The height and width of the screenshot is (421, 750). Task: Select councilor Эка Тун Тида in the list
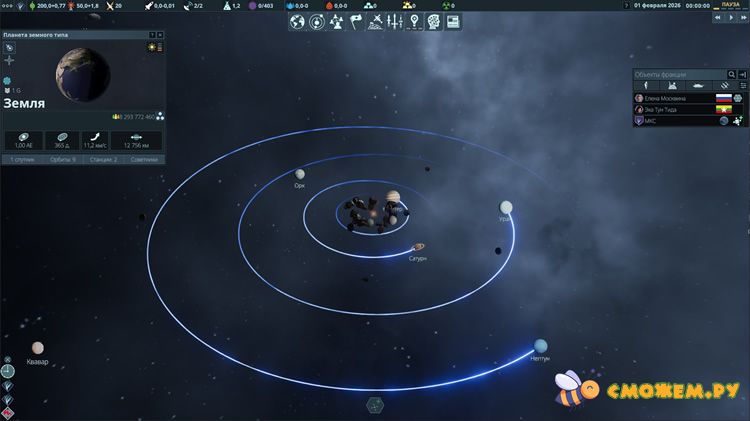click(668, 109)
